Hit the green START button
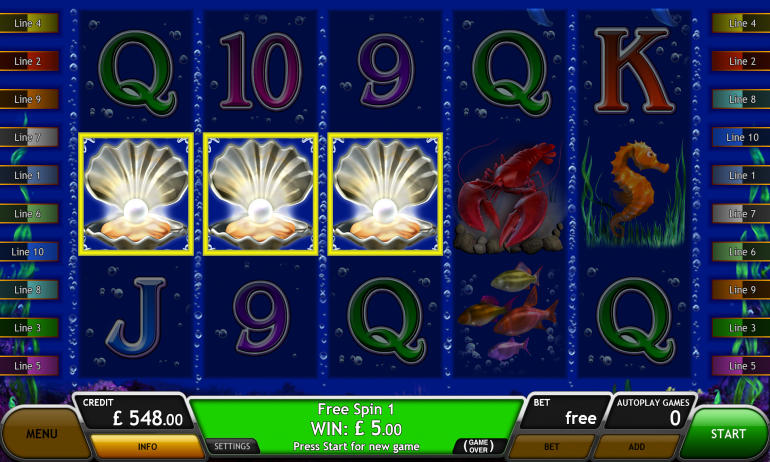This screenshot has width=770, height=462. pos(728,434)
